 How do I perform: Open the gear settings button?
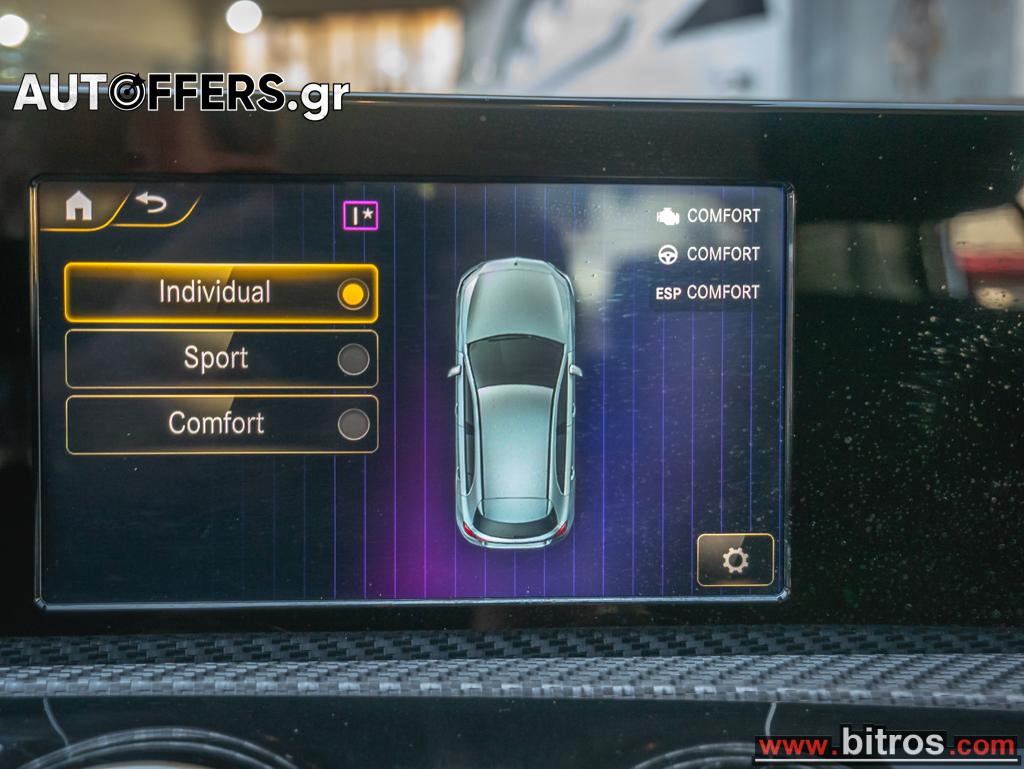pyautogui.click(x=735, y=560)
